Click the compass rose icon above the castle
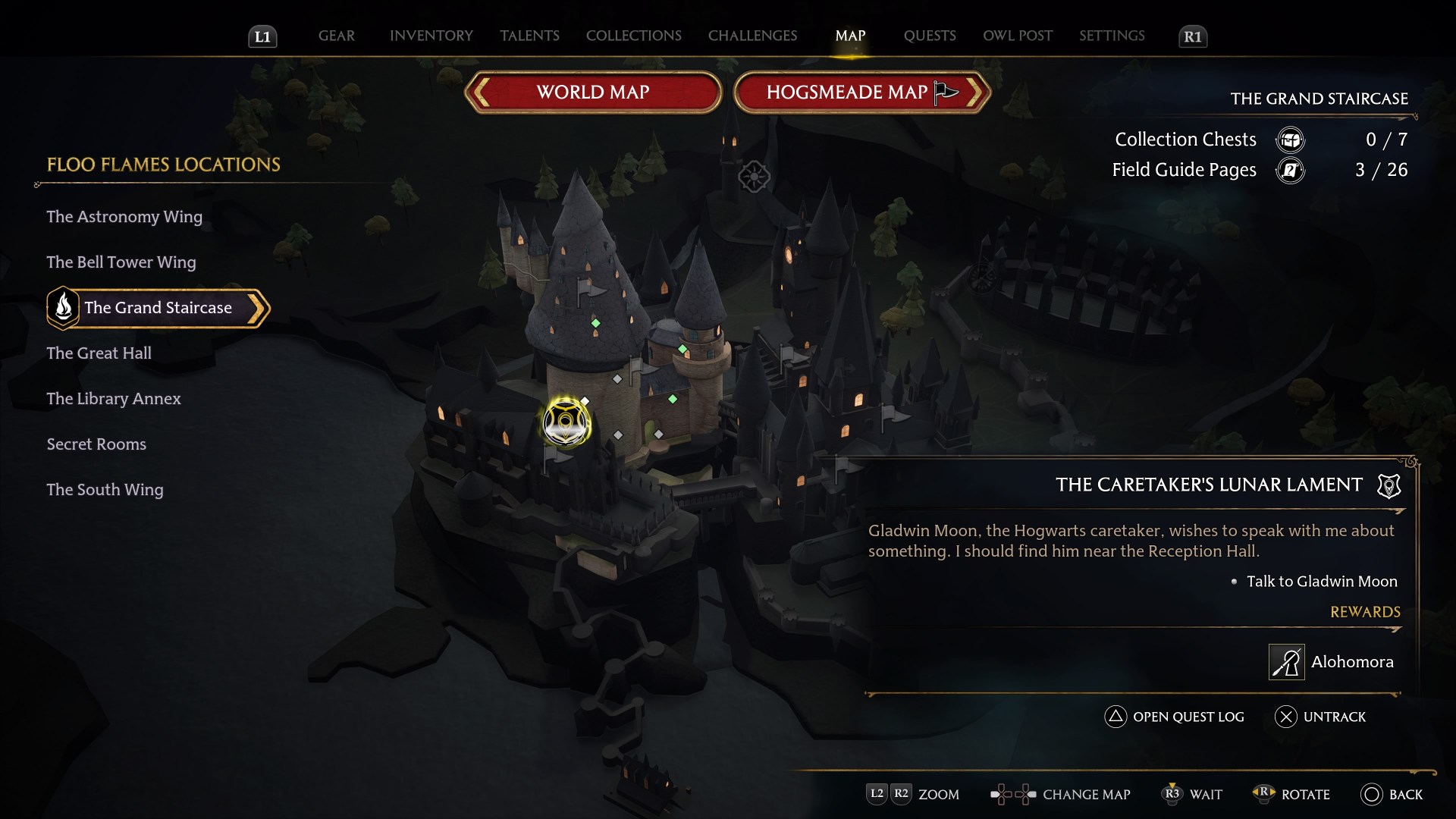 tap(754, 177)
